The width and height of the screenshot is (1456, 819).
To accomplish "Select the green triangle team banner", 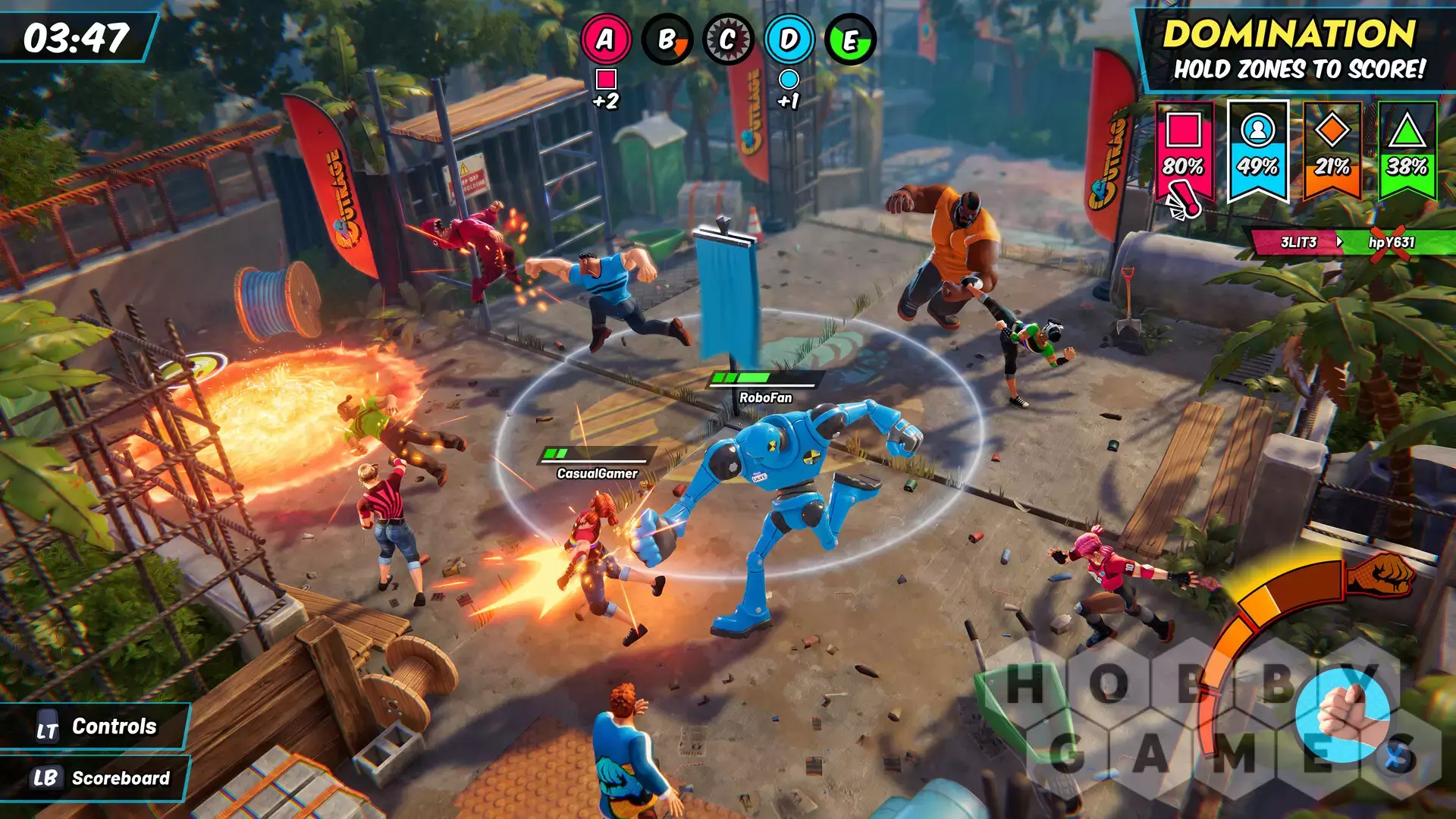I will point(1407,150).
